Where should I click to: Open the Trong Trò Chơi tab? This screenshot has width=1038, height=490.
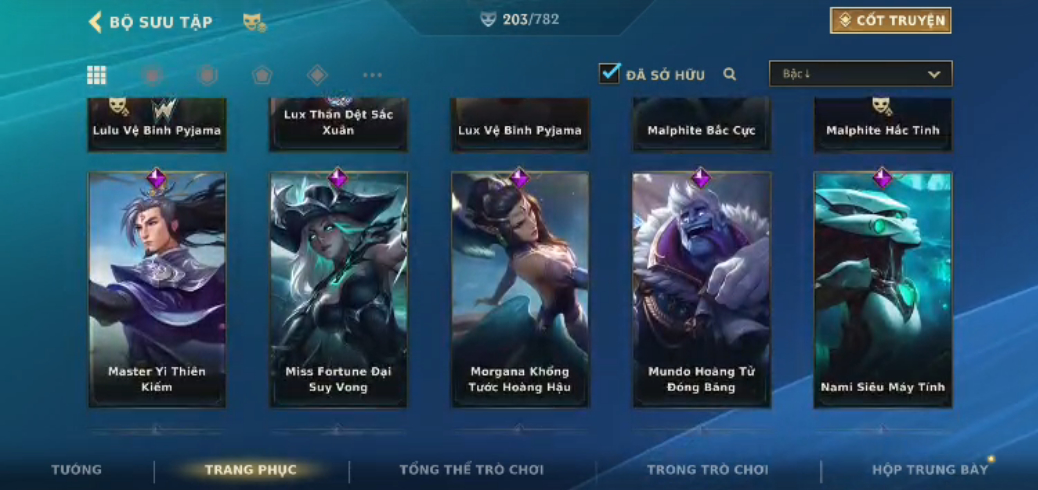[707, 470]
